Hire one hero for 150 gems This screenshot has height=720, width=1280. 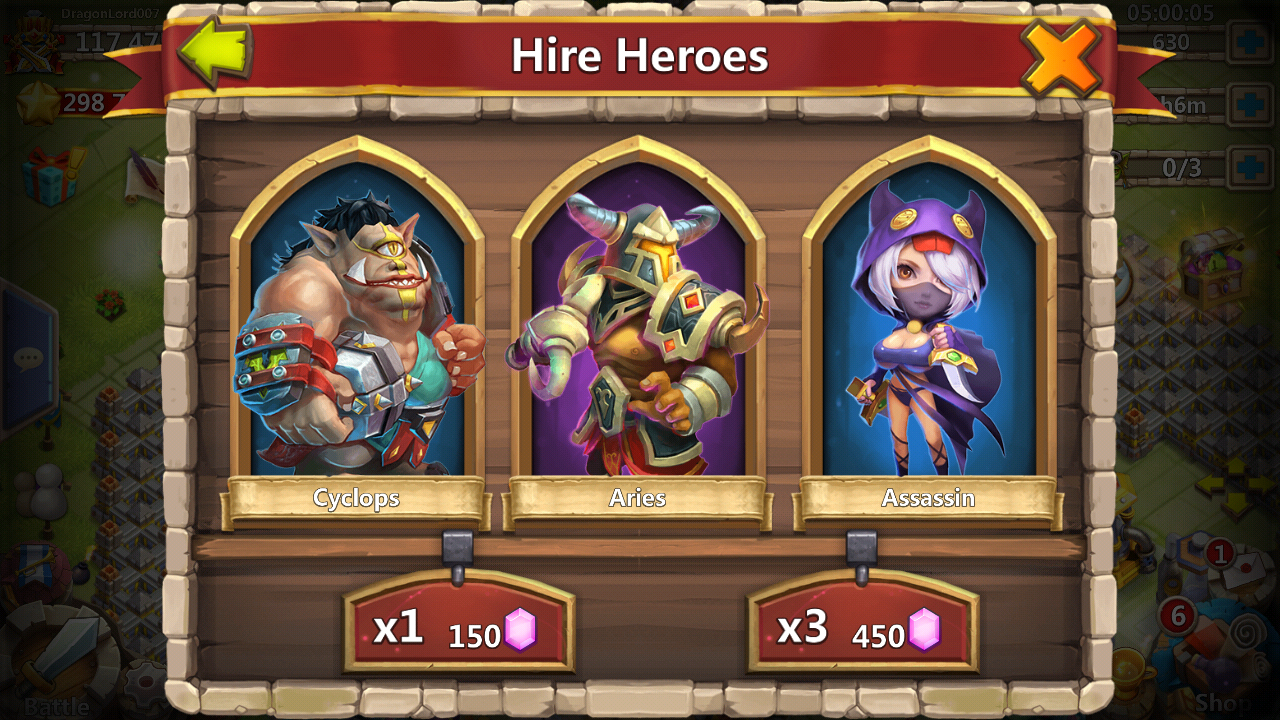(459, 628)
